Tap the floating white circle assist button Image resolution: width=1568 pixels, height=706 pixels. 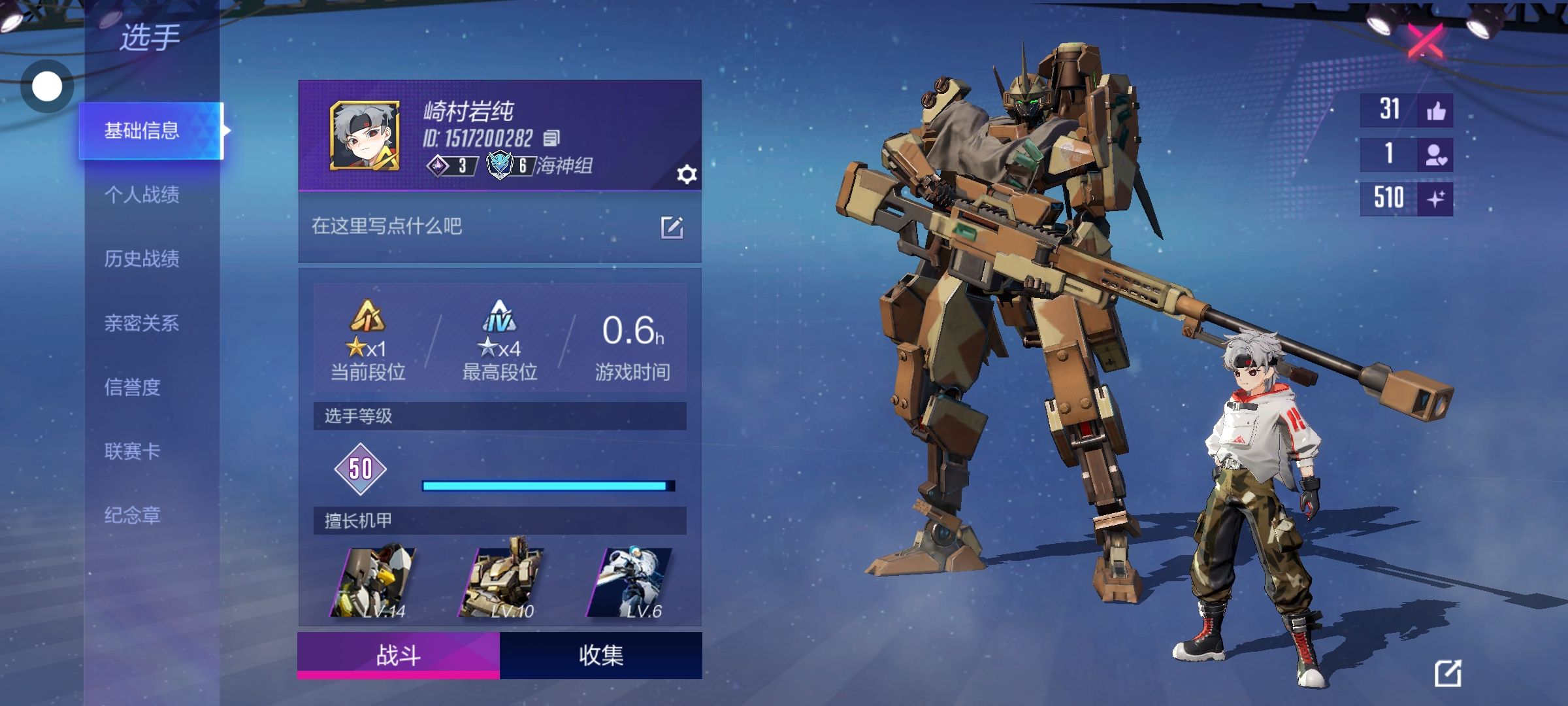[47, 86]
